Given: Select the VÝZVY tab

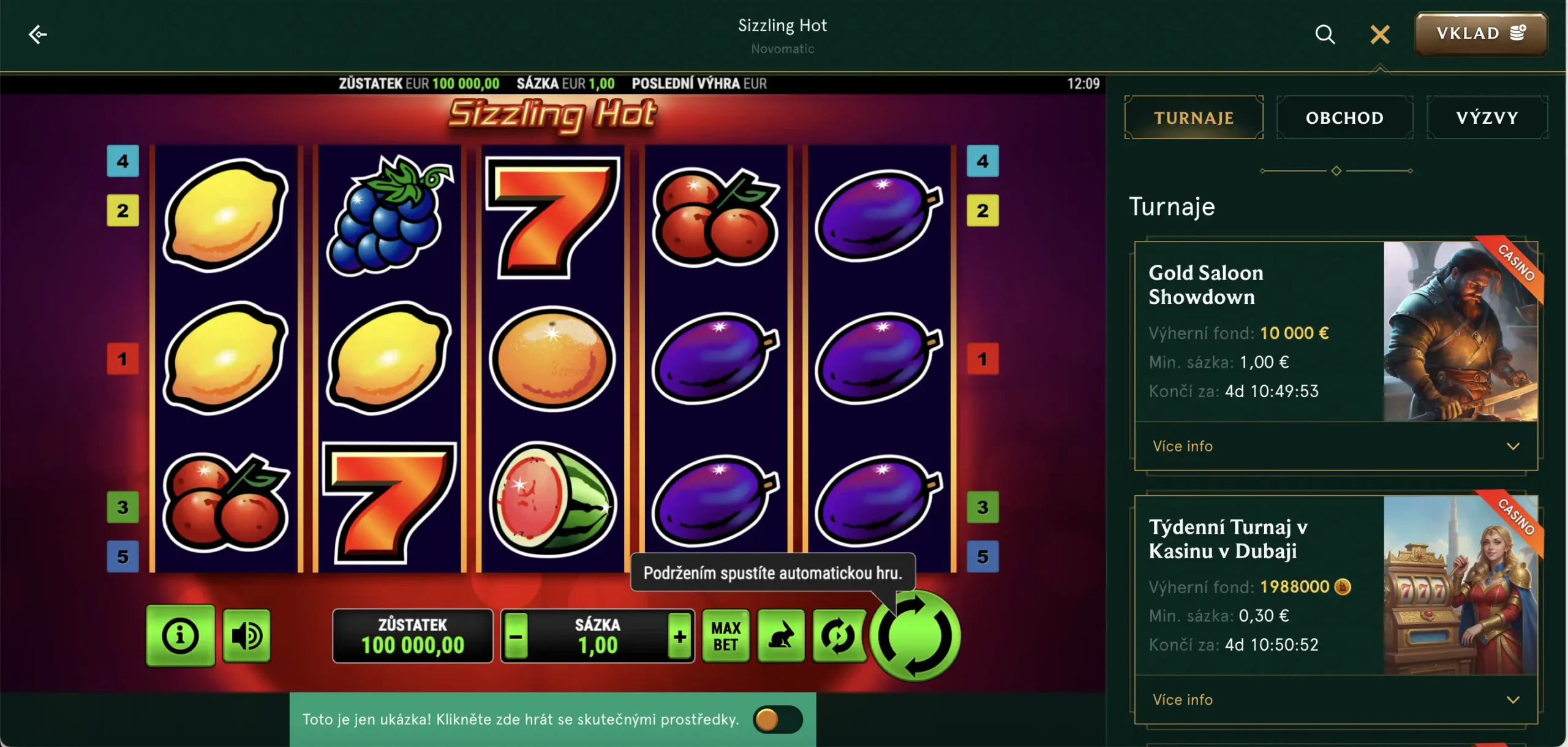Looking at the screenshot, I should tap(1487, 118).
